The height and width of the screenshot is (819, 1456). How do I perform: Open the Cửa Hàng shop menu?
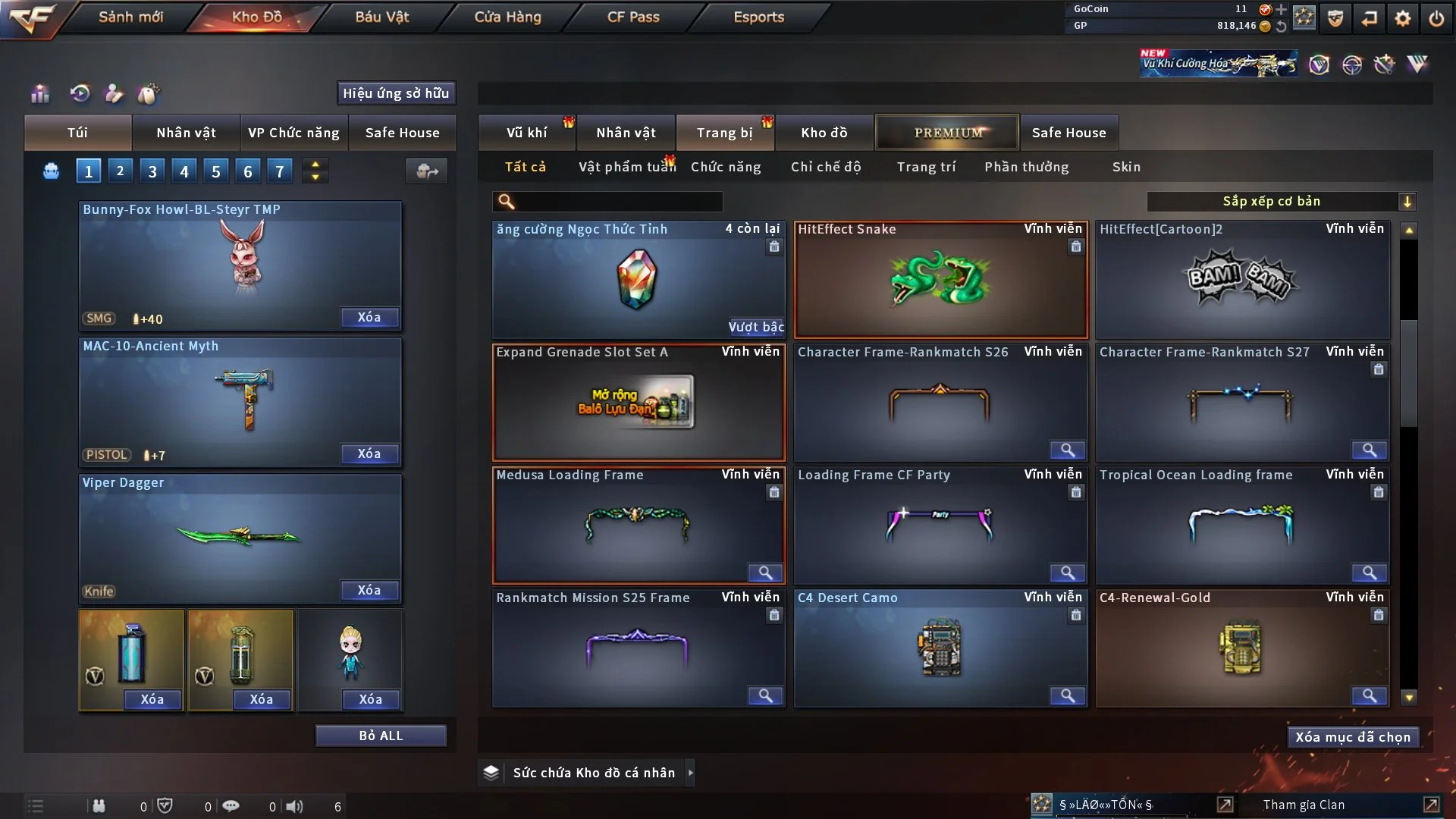pyautogui.click(x=507, y=17)
